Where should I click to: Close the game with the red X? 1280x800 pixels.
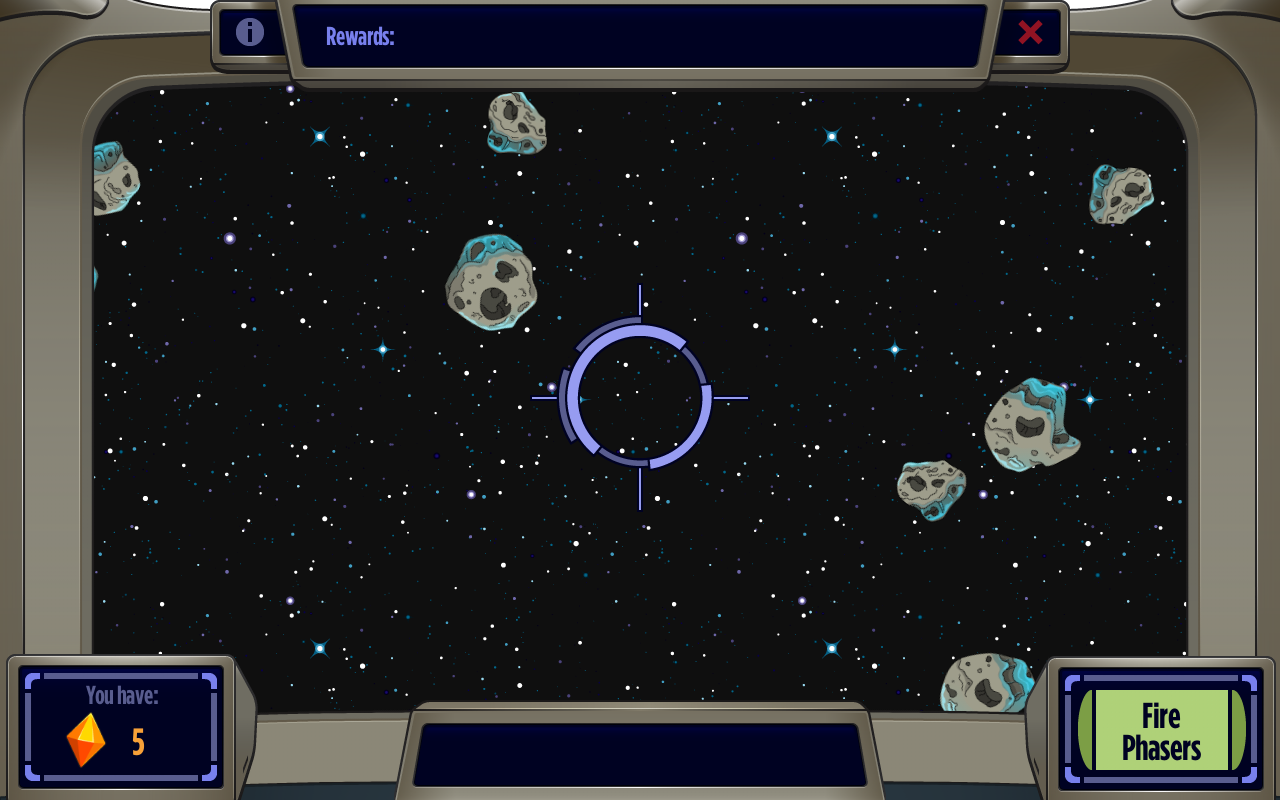[x=1030, y=32]
